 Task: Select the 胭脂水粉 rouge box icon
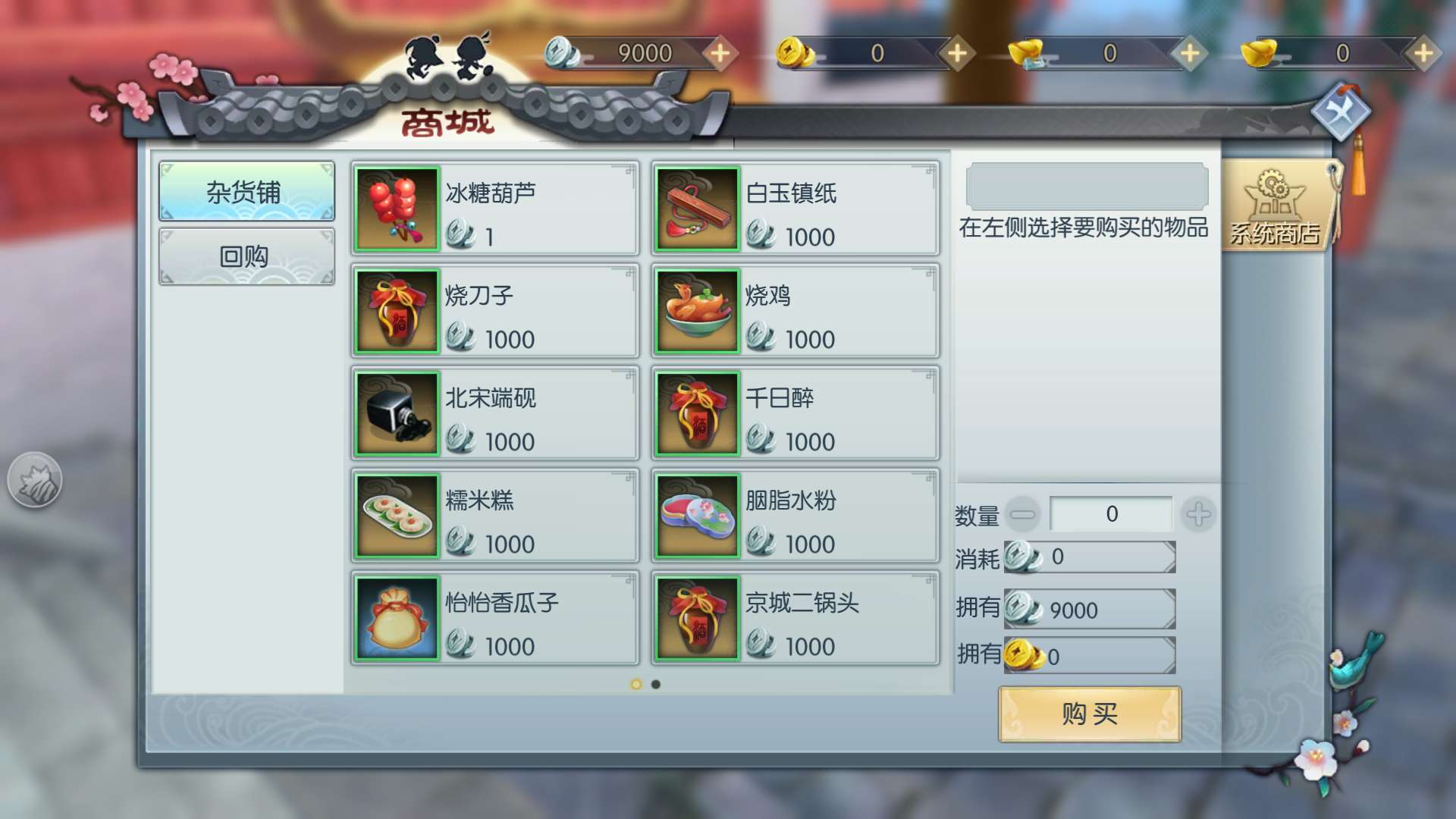698,515
